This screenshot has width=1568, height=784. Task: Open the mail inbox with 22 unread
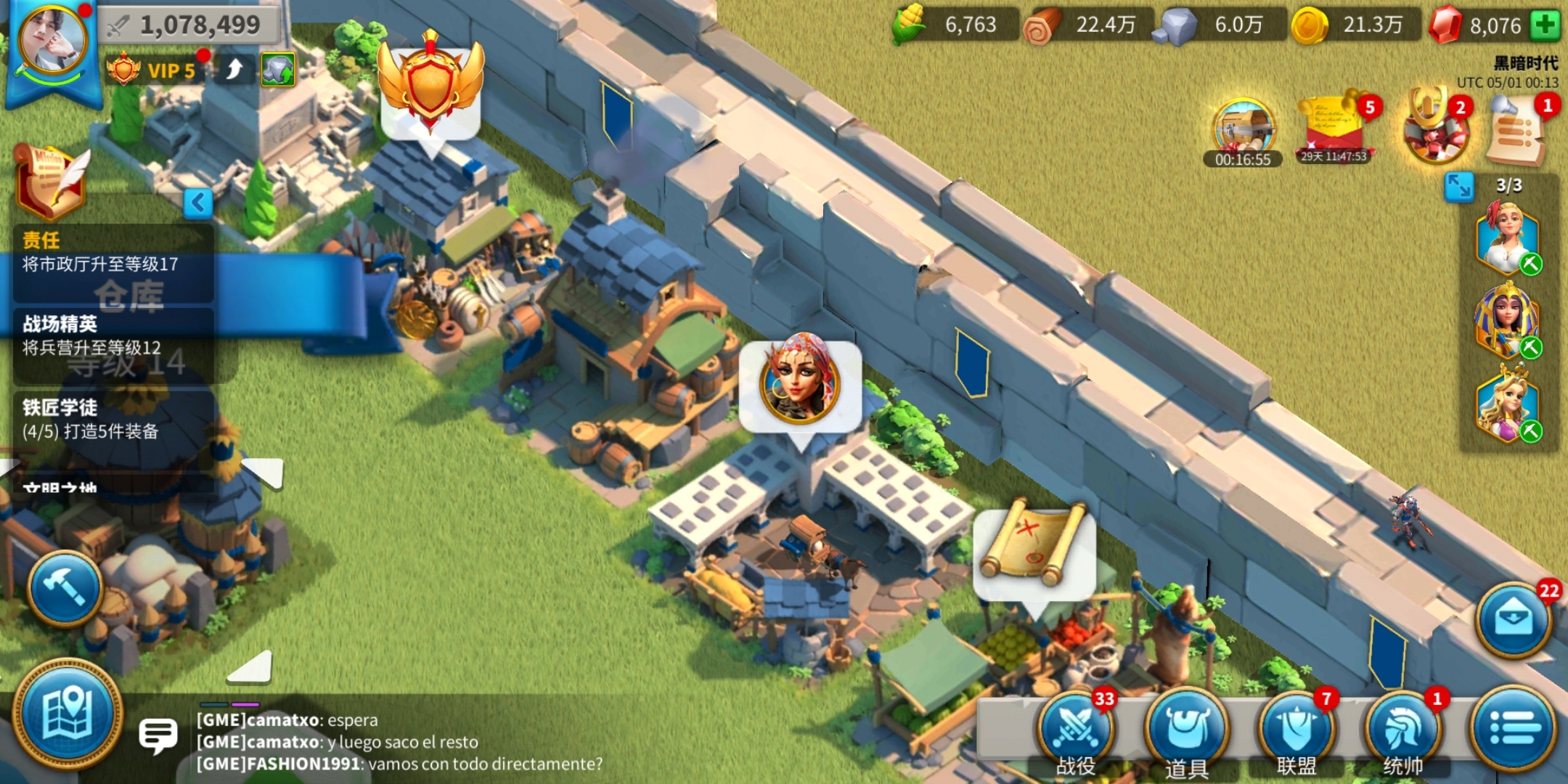tap(1514, 620)
